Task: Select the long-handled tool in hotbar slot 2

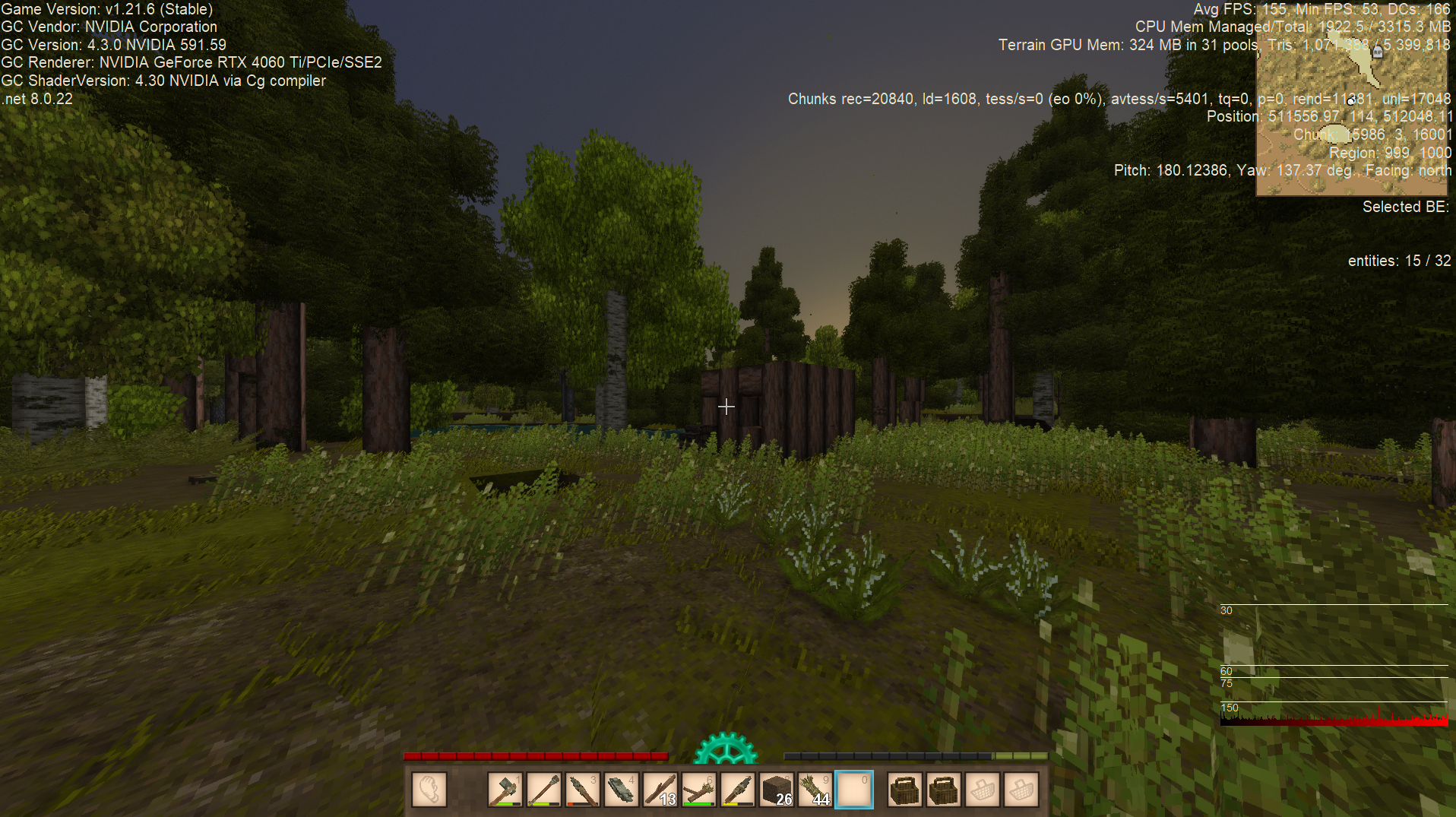Action: tap(543, 790)
